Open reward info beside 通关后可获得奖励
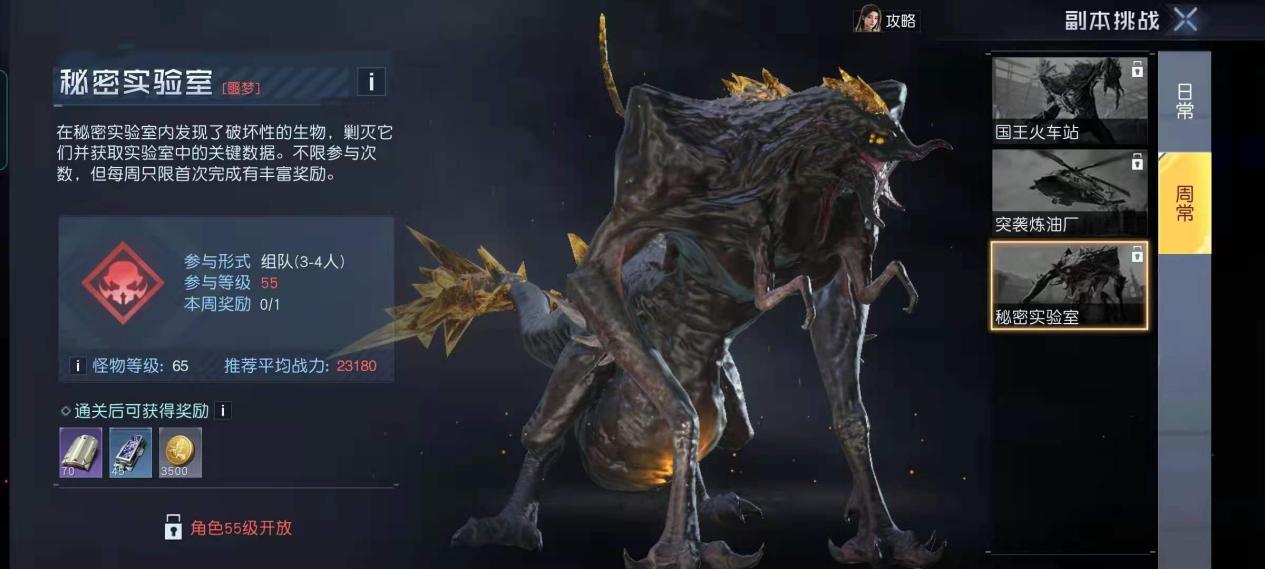 coord(223,411)
